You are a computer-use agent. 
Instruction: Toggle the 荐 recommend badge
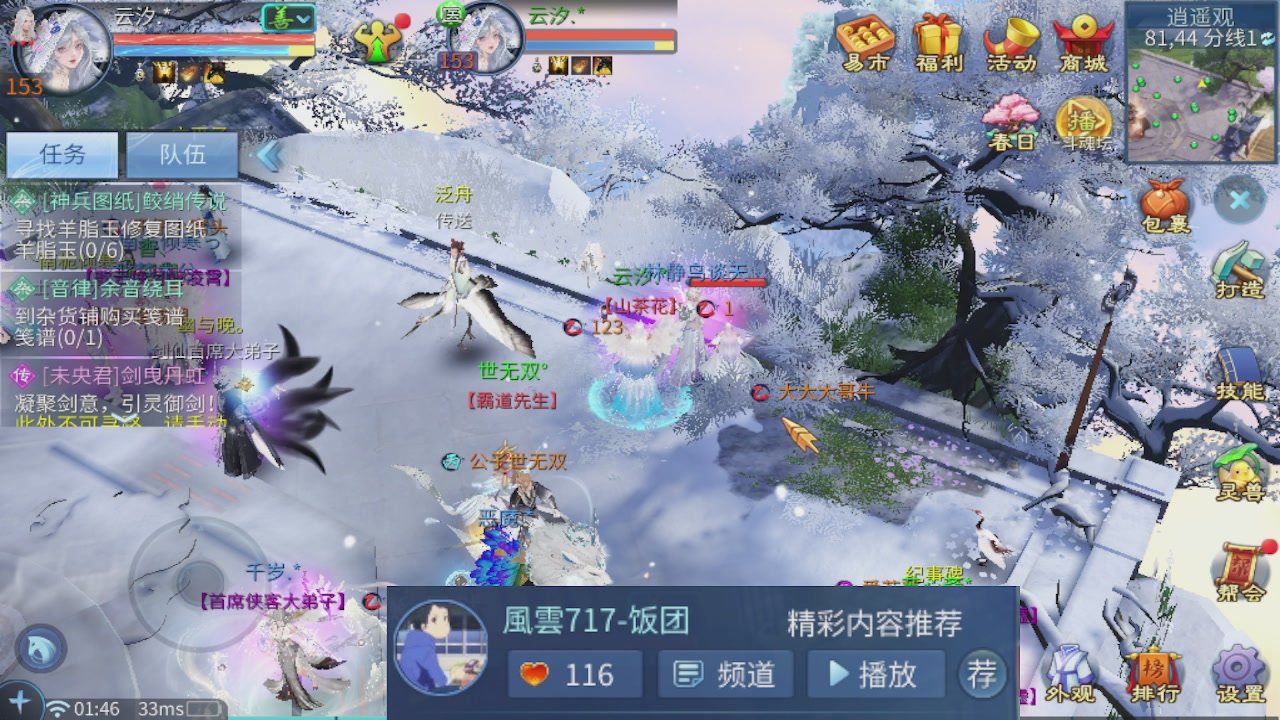(981, 675)
